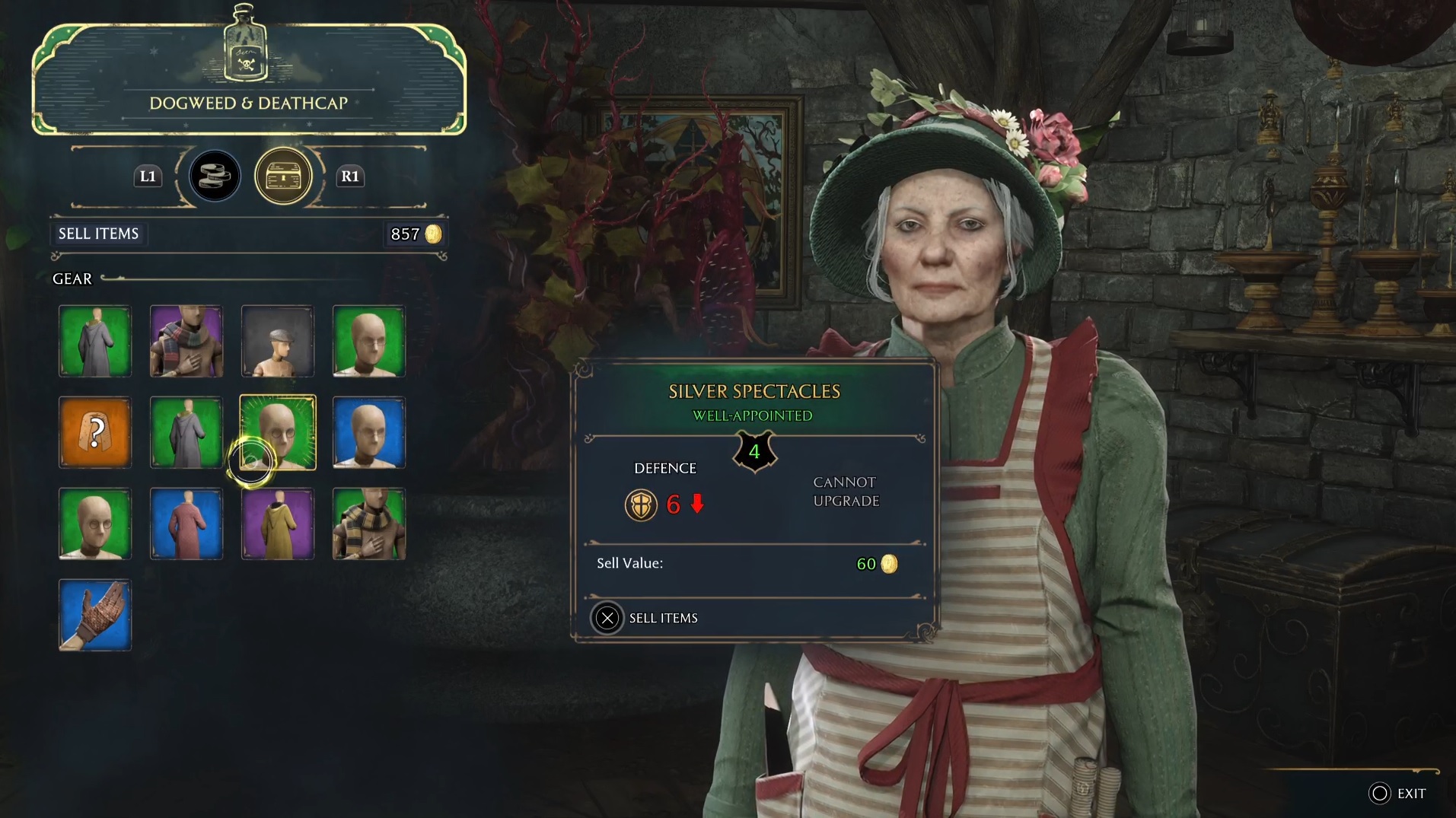
Task: Click the defence shield icon on the item card
Action: [x=642, y=504]
